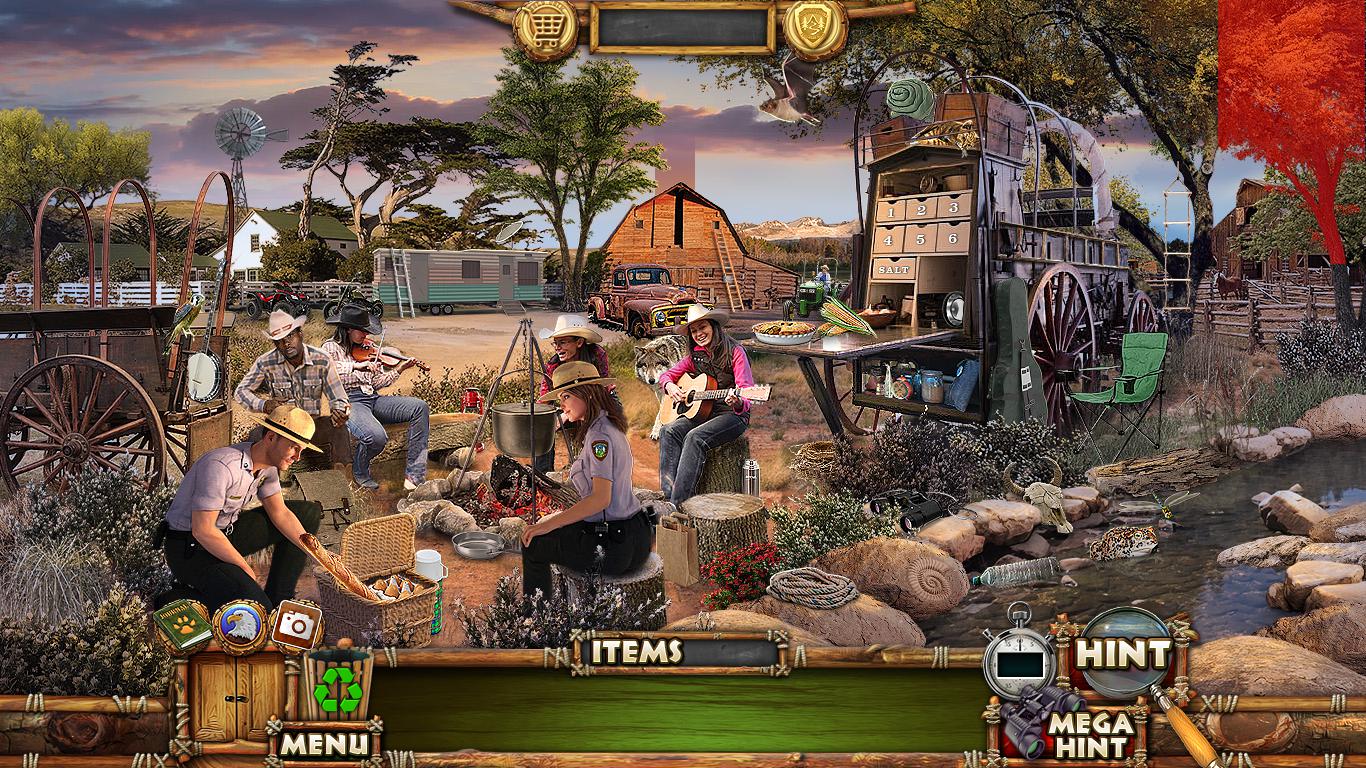
Task: Open the Menu button
Action: [x=324, y=743]
